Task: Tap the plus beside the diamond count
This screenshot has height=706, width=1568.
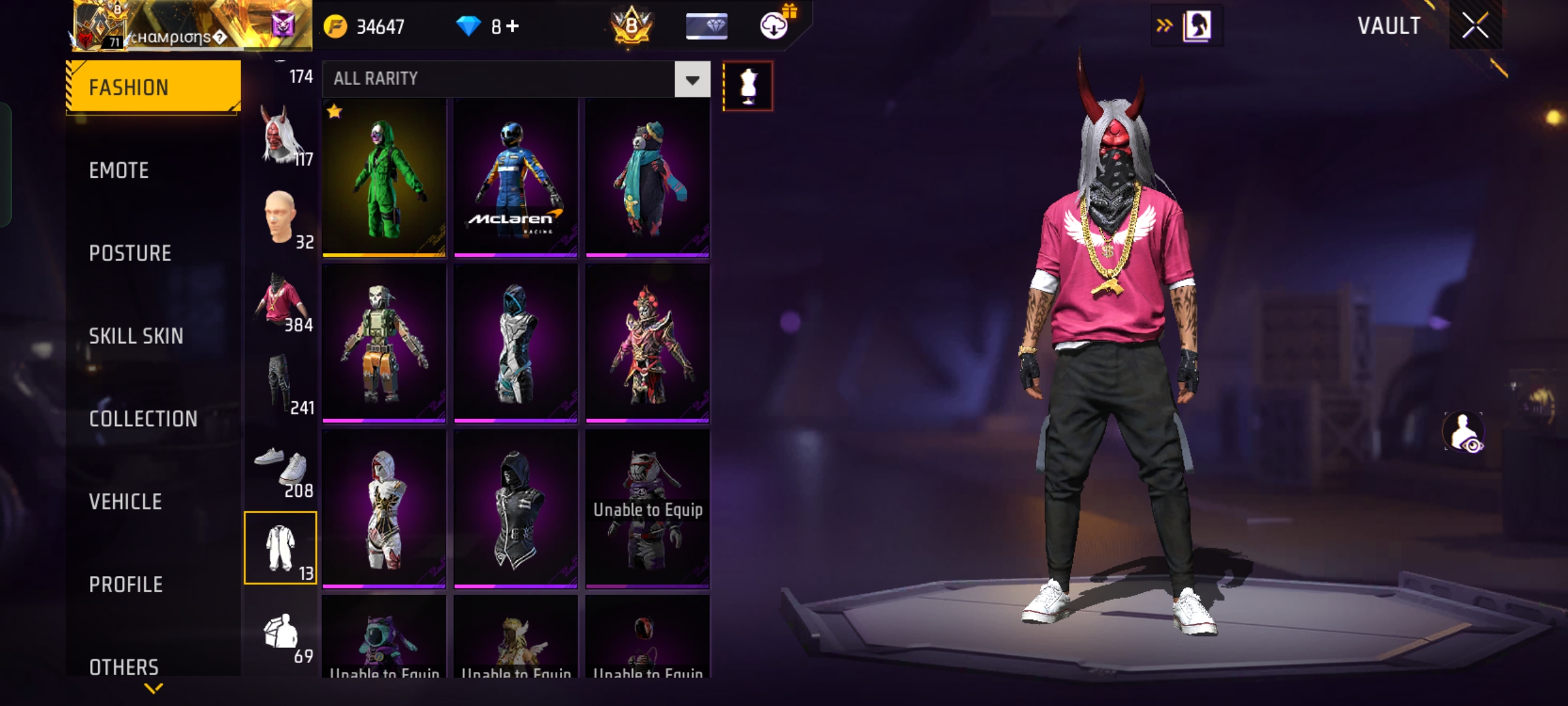Action: tap(514, 26)
